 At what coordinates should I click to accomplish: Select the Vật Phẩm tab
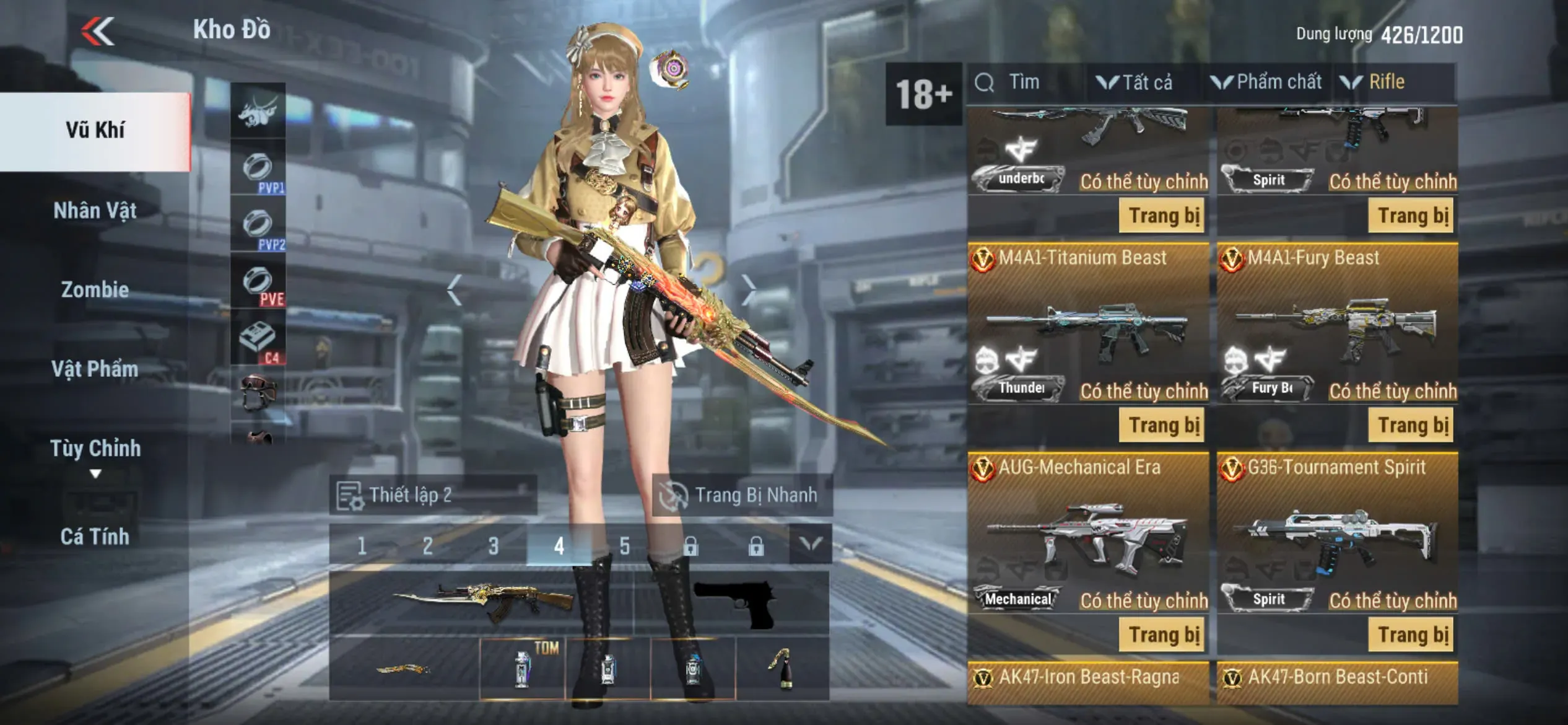tap(95, 369)
